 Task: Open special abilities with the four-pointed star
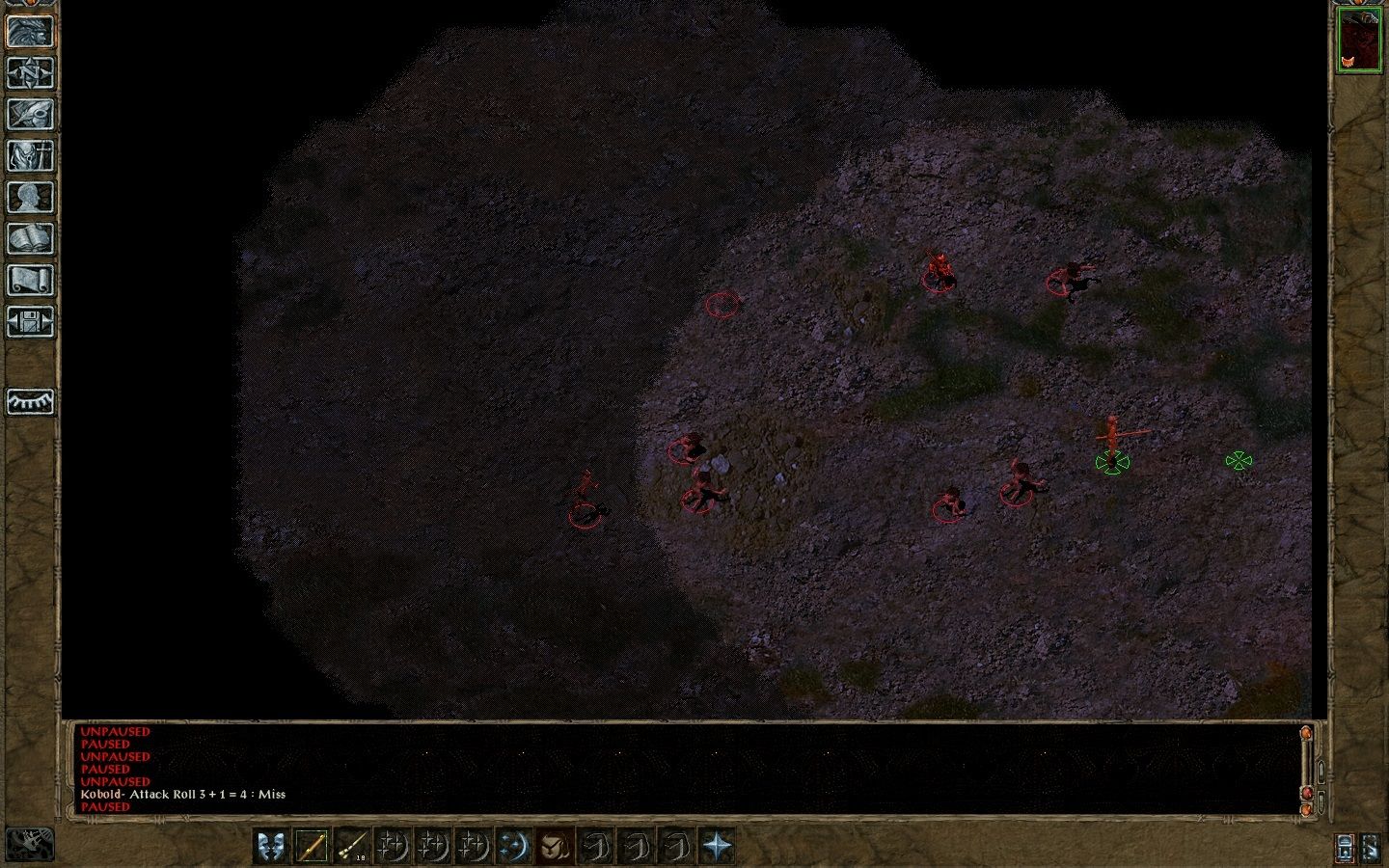click(x=716, y=847)
